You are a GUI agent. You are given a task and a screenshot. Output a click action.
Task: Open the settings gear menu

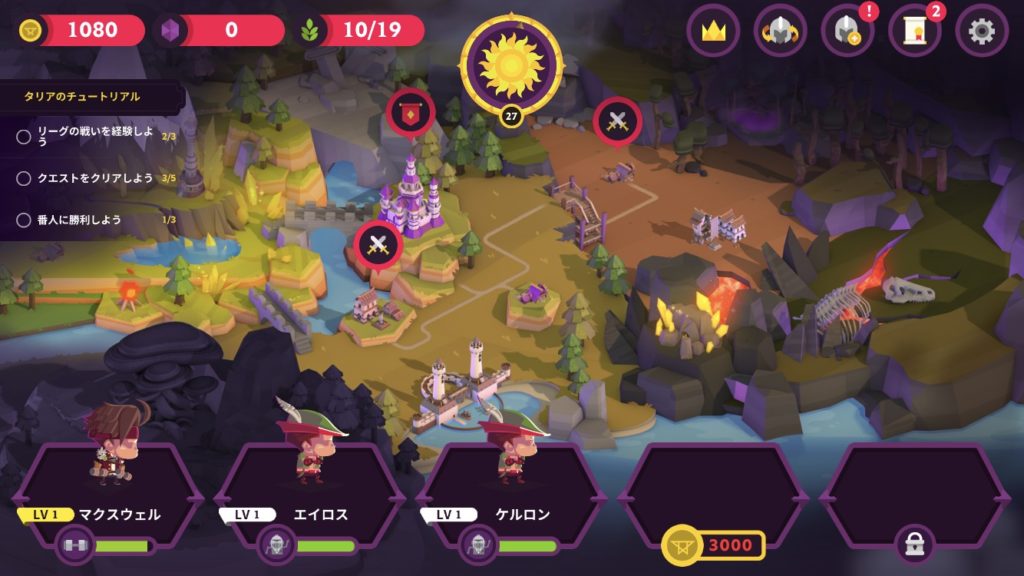coord(981,31)
